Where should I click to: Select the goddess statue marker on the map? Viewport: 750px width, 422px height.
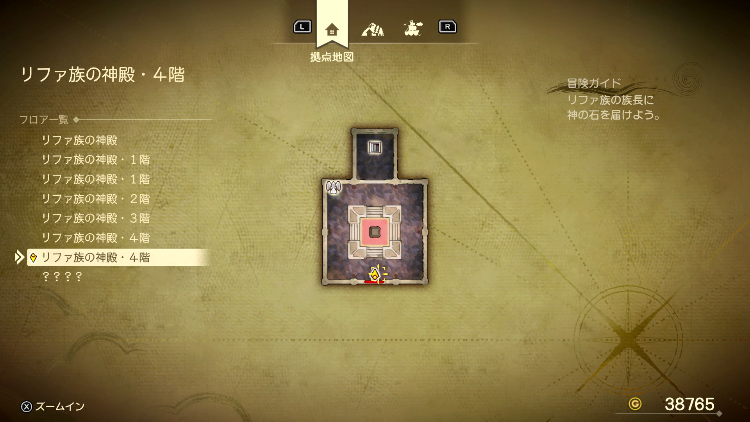[x=334, y=186]
